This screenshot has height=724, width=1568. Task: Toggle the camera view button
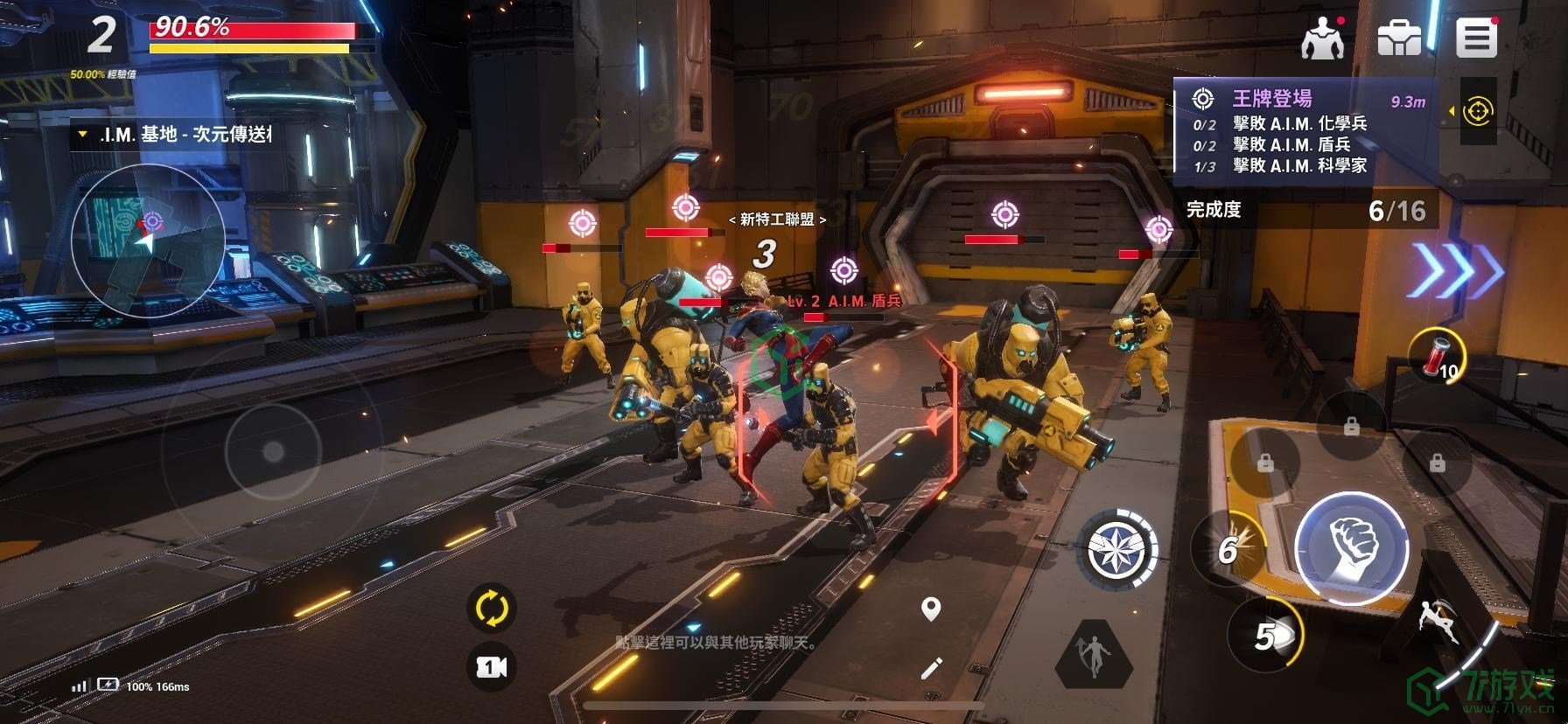(491, 667)
